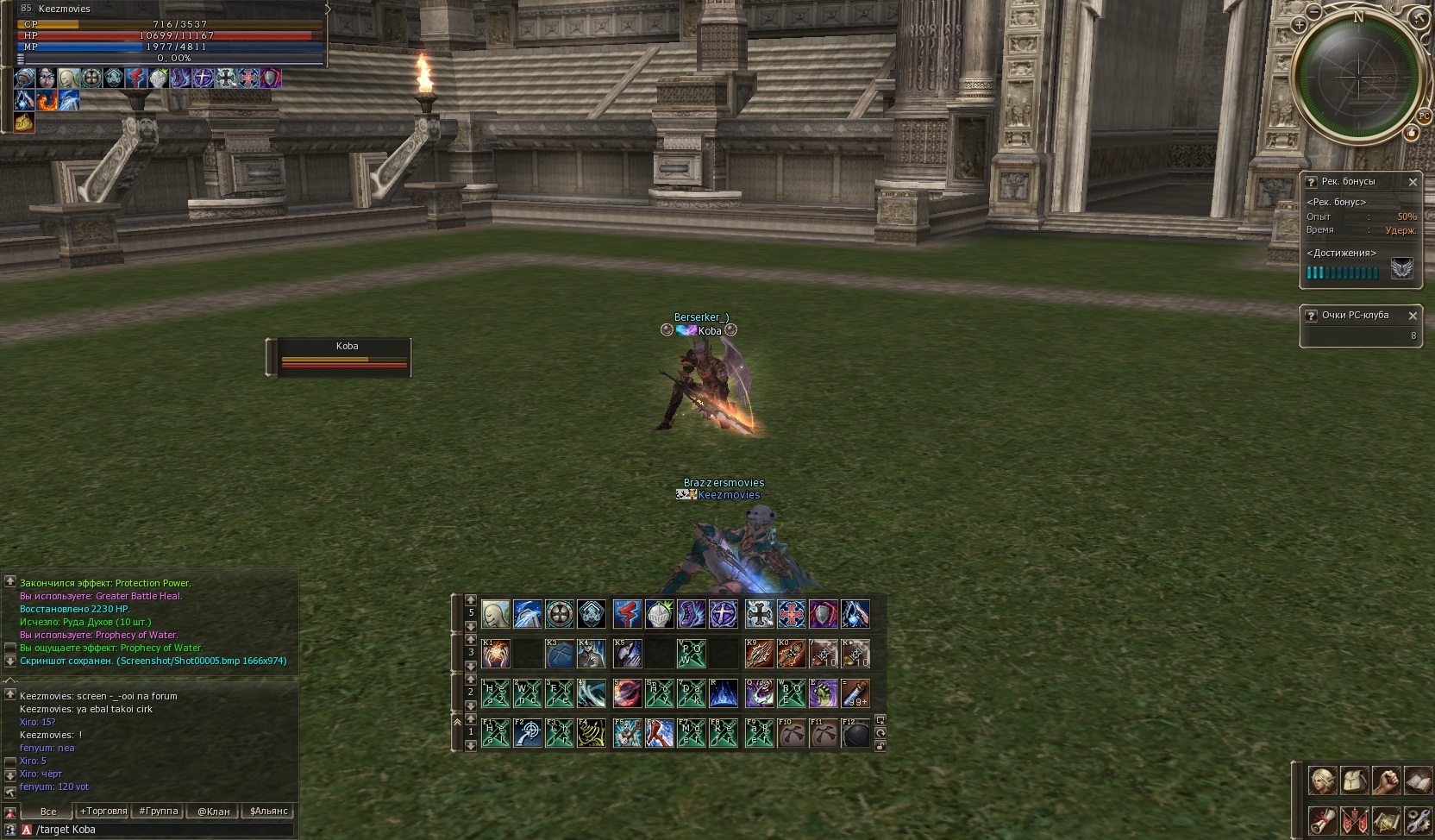Open the character status elf portrait icon
This screenshot has width=1435, height=840.
click(x=1323, y=780)
